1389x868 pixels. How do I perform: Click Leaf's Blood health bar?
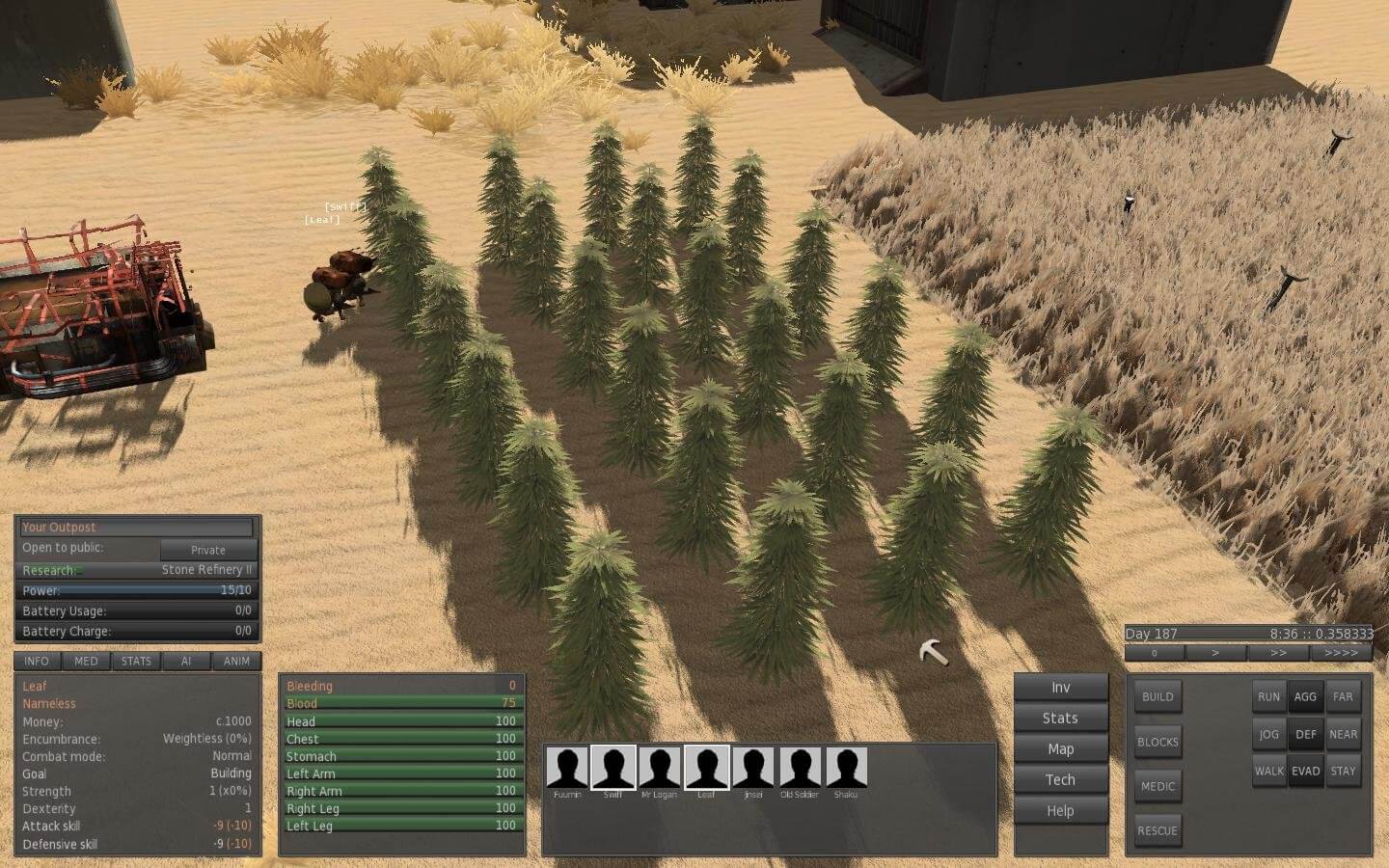(402, 703)
